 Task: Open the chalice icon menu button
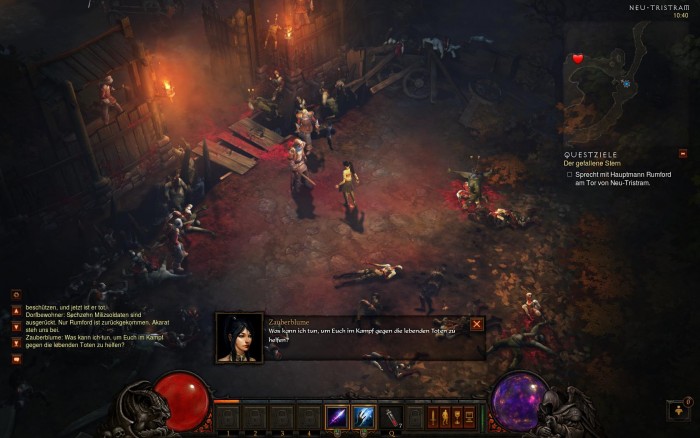coord(457,416)
